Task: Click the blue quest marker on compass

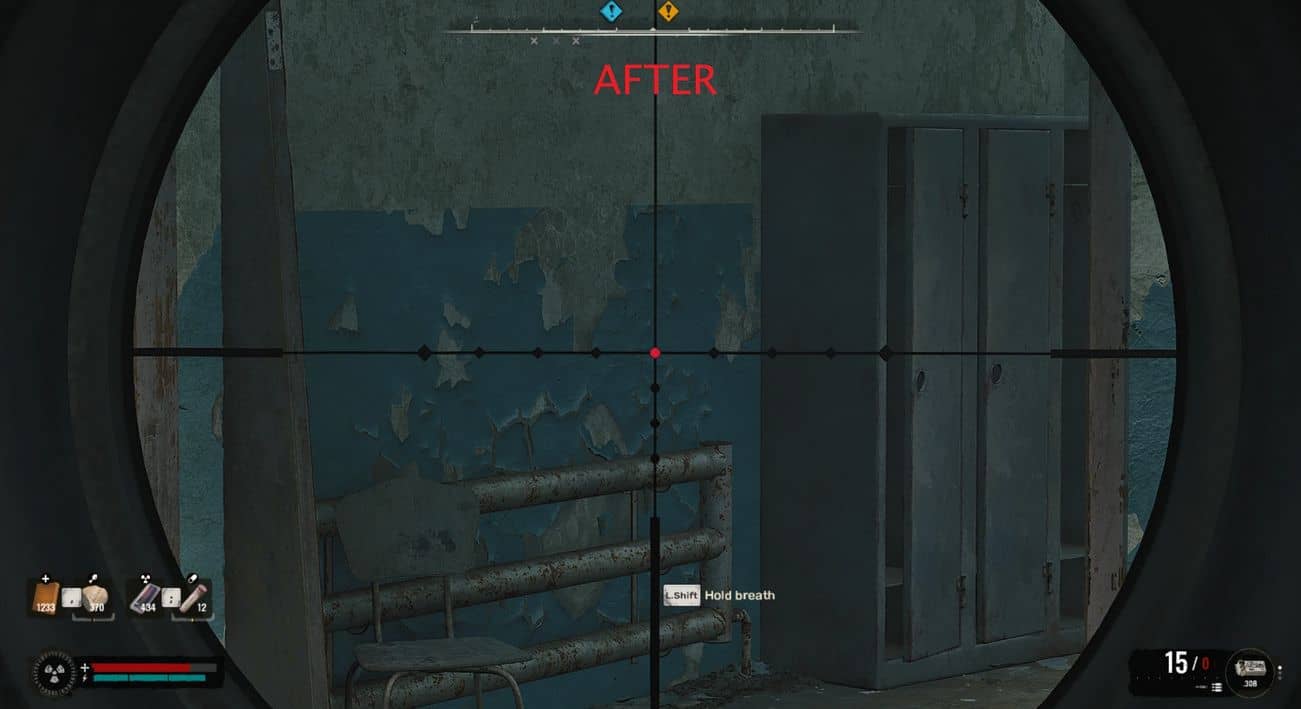Action: (x=610, y=12)
